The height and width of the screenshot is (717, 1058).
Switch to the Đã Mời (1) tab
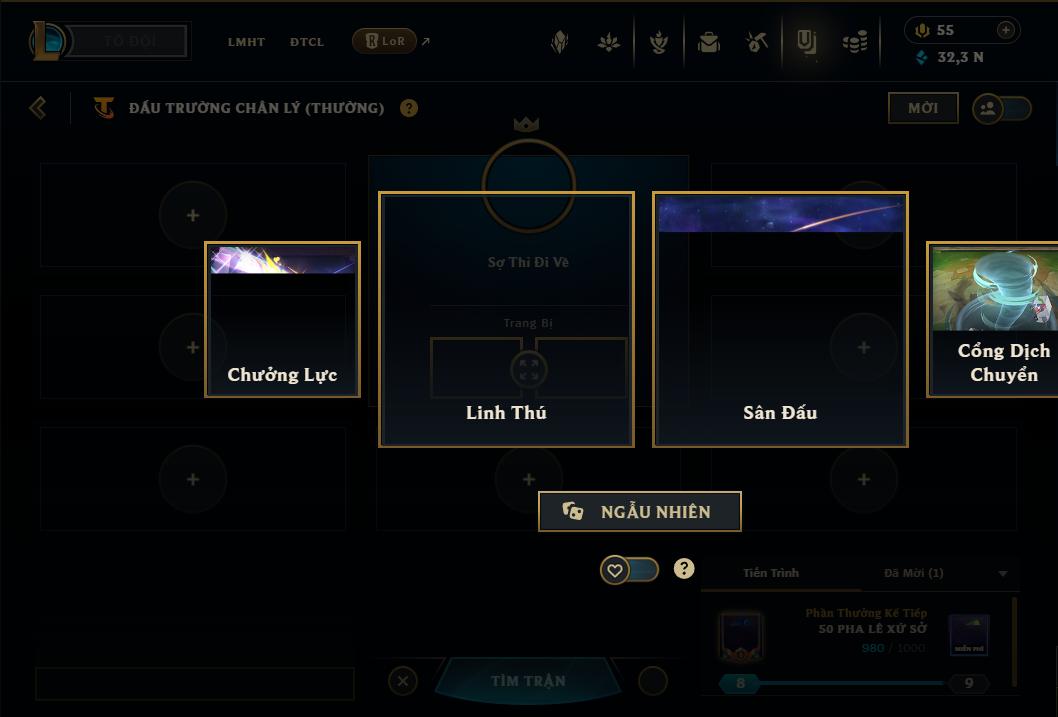click(x=913, y=573)
